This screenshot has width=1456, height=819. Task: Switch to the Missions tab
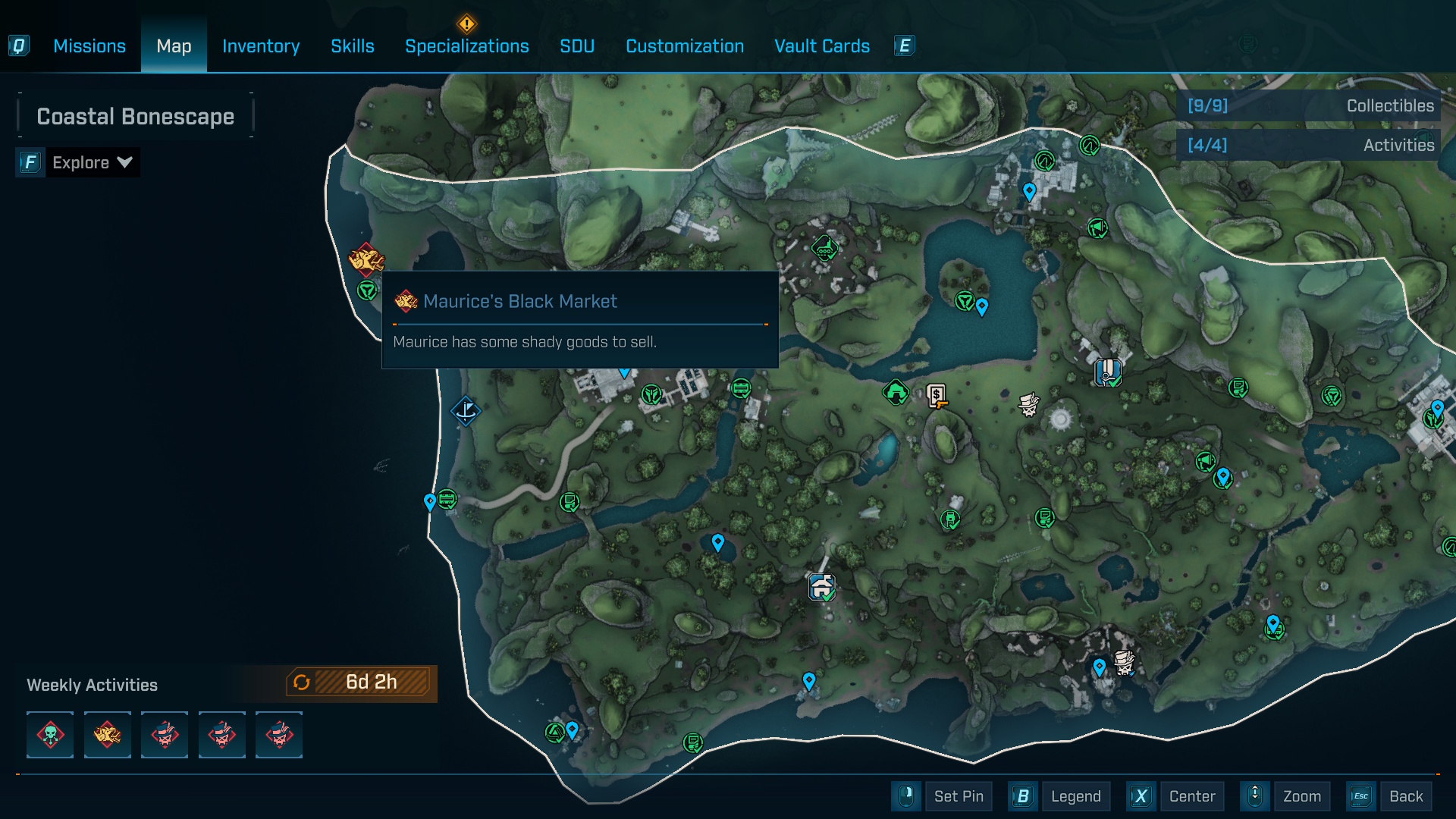pos(89,46)
